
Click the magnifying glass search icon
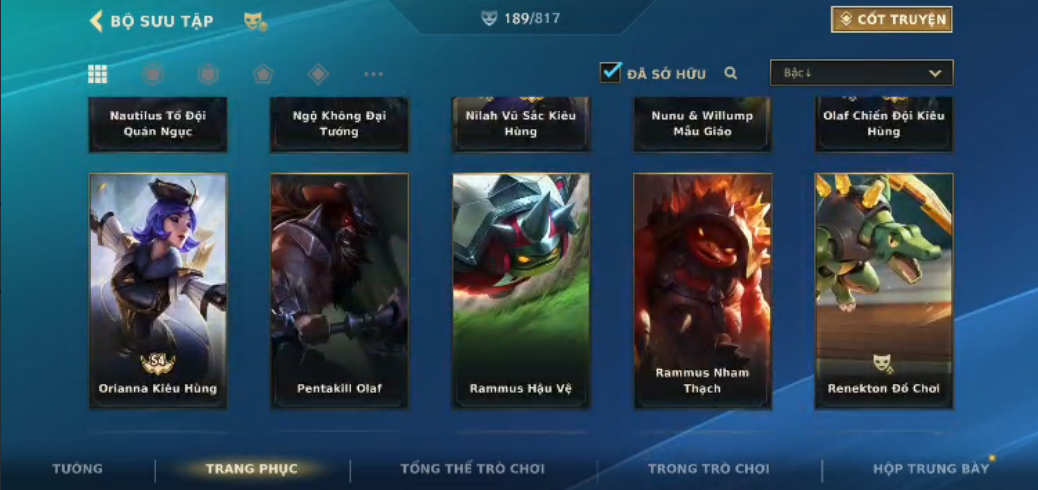click(731, 73)
